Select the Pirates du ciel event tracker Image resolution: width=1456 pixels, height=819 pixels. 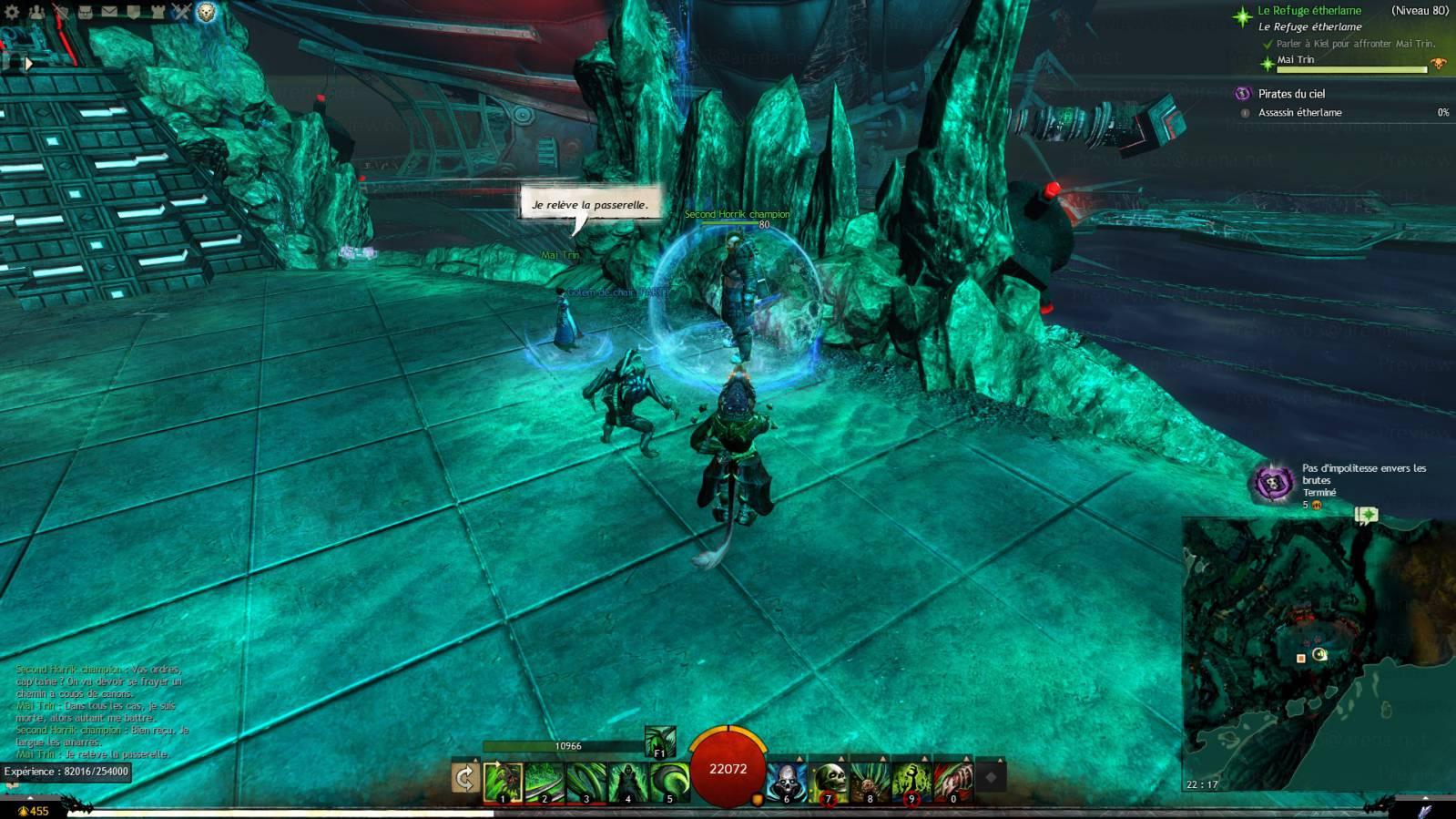click(1291, 94)
